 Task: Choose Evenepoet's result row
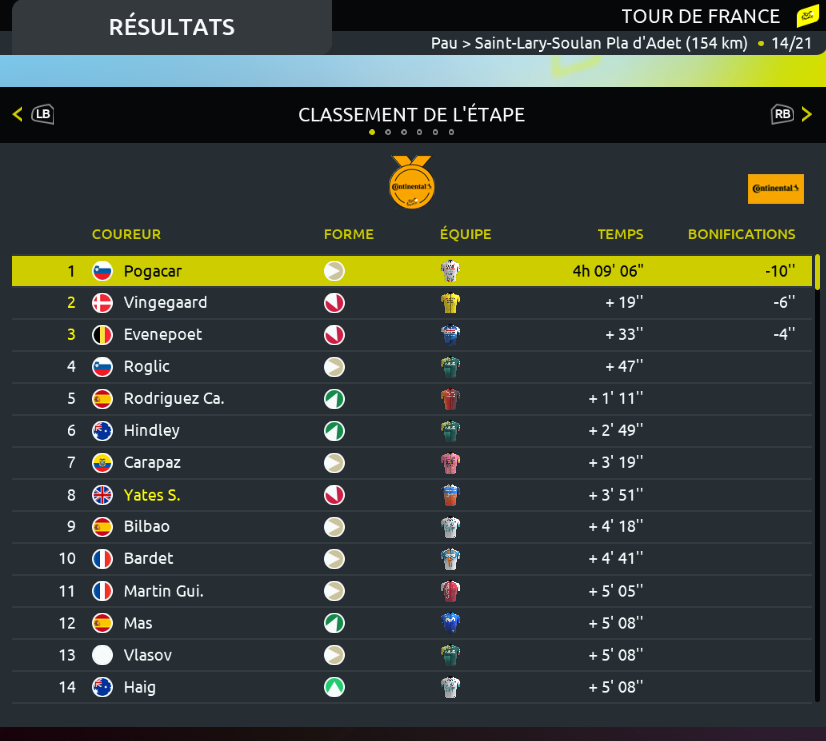click(x=411, y=335)
